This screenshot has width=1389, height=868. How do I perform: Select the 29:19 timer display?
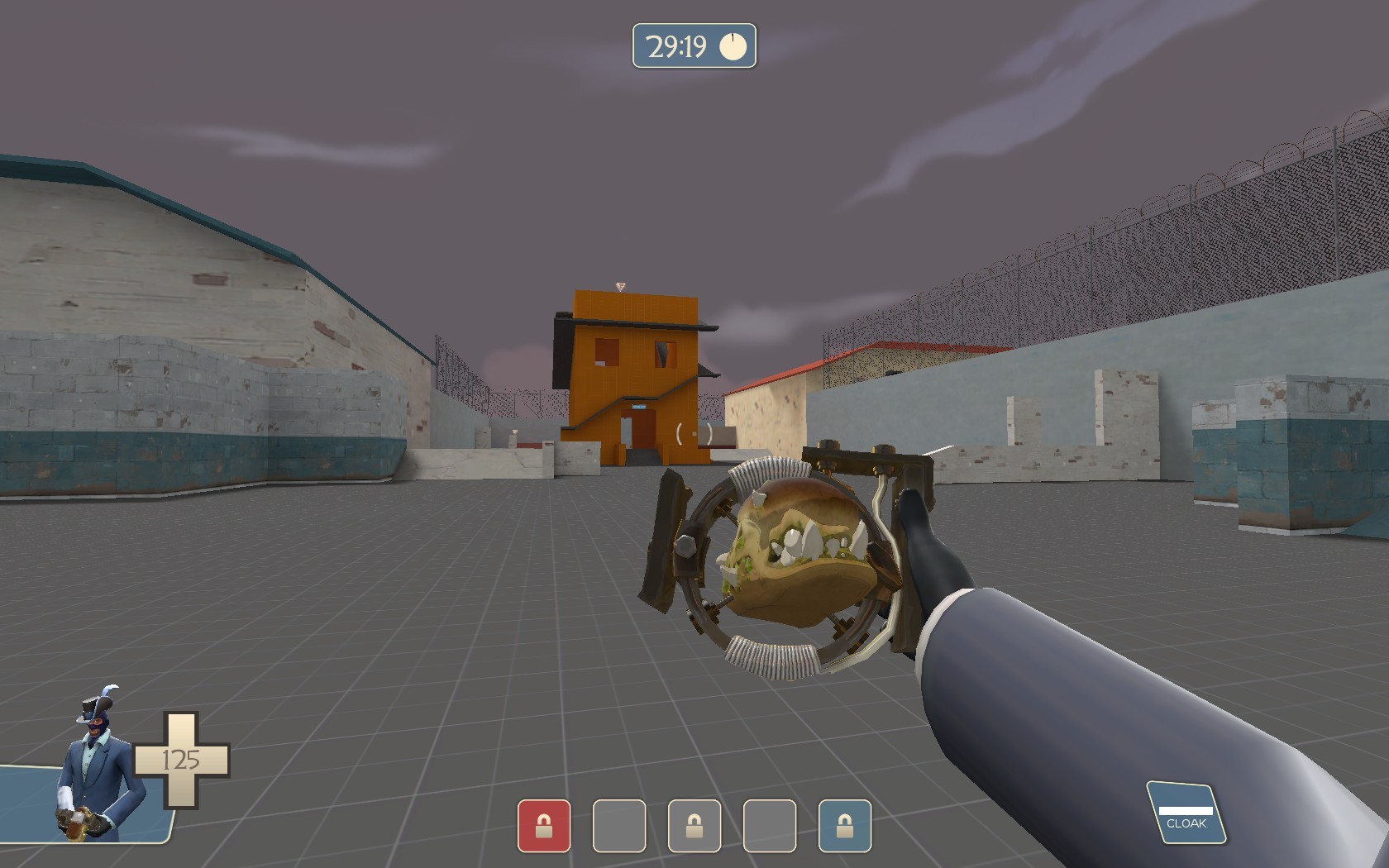(x=676, y=46)
